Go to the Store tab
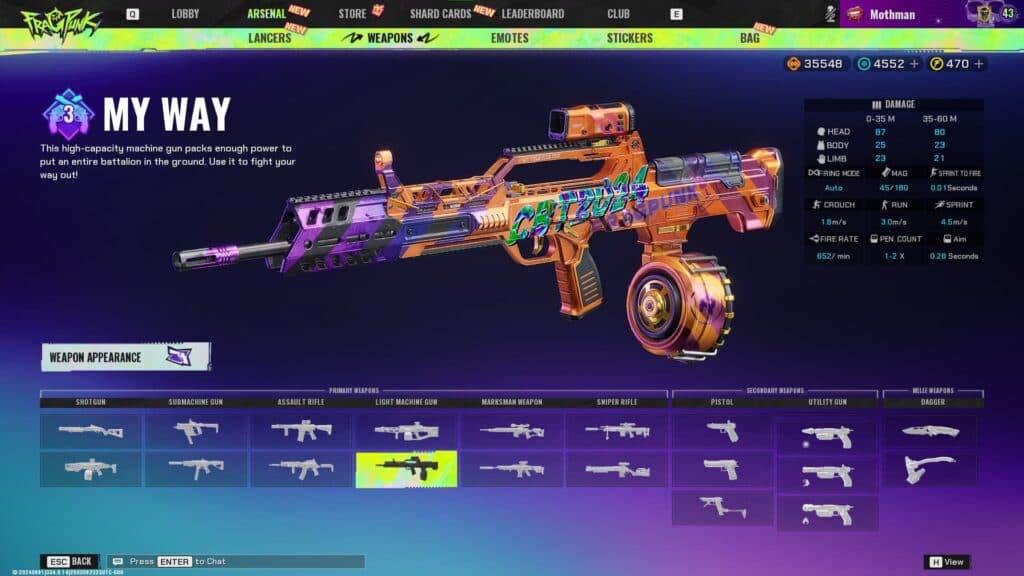The image size is (1024, 576). click(x=352, y=14)
